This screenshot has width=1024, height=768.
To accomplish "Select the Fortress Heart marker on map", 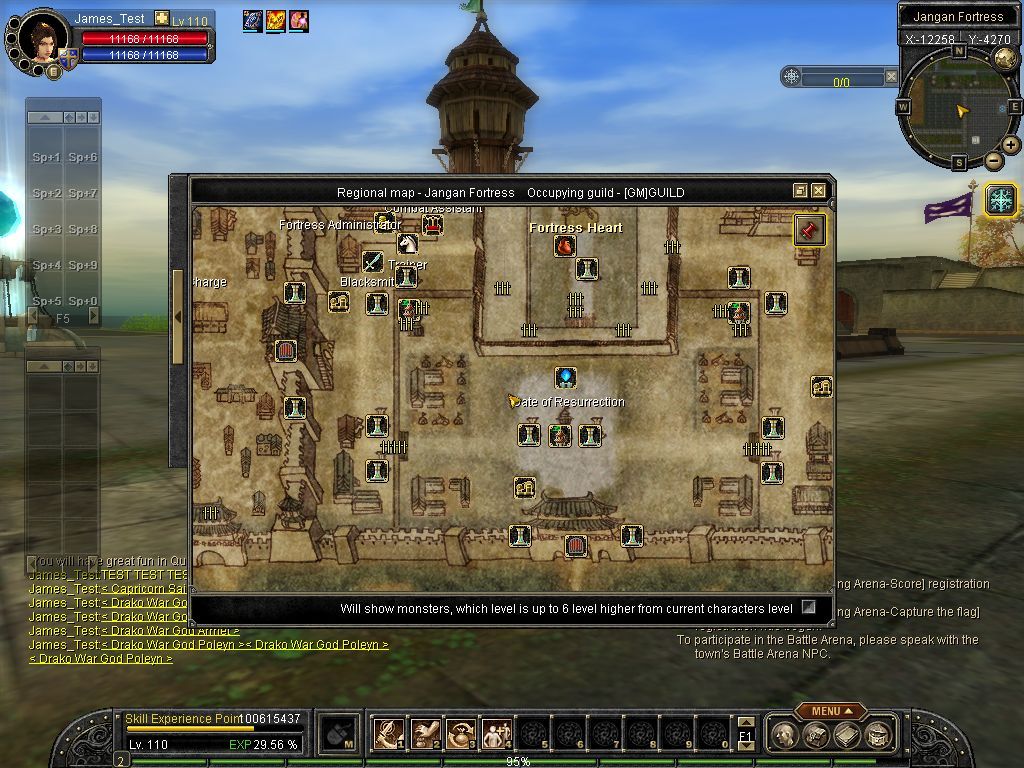I will point(565,246).
